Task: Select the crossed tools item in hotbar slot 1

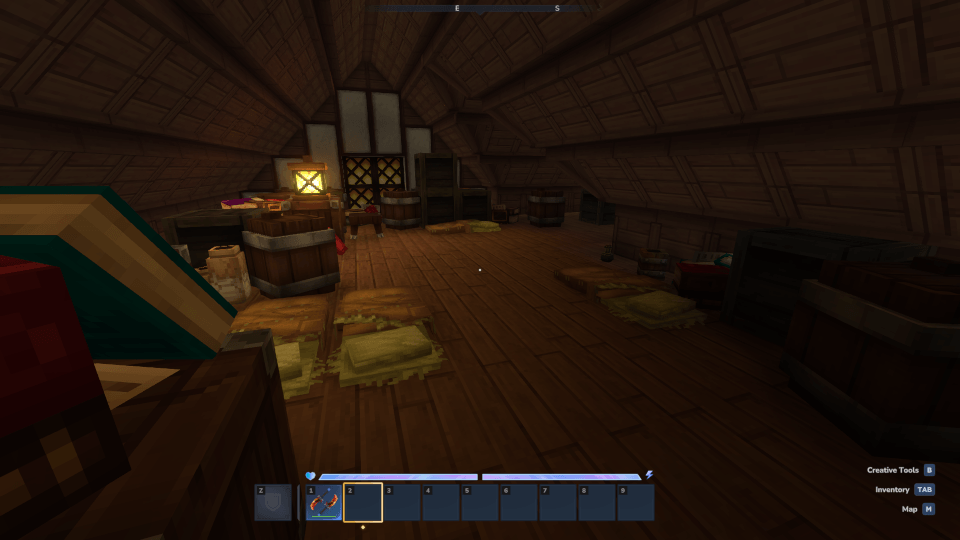Action: (x=324, y=502)
